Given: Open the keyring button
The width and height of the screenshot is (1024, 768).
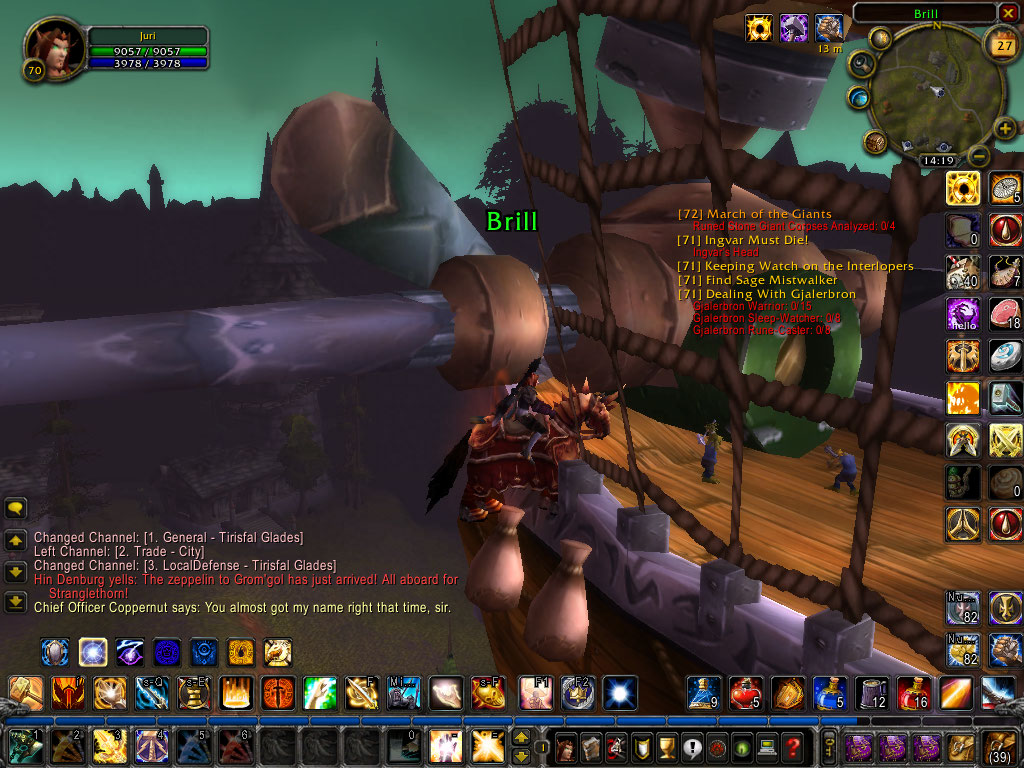Looking at the screenshot, I should click(x=829, y=747).
